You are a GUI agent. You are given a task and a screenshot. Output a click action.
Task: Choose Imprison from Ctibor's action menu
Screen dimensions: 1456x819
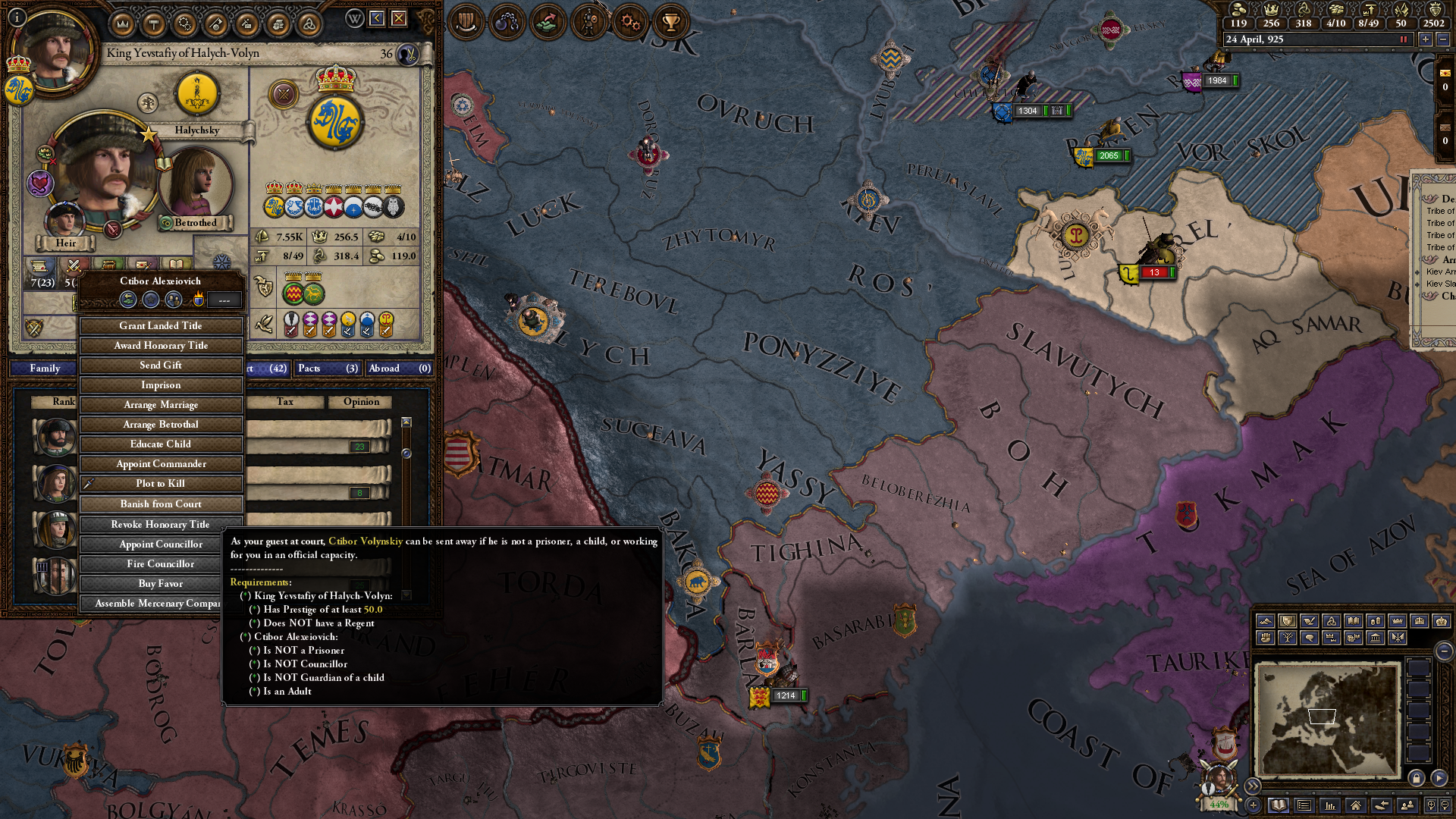[161, 384]
